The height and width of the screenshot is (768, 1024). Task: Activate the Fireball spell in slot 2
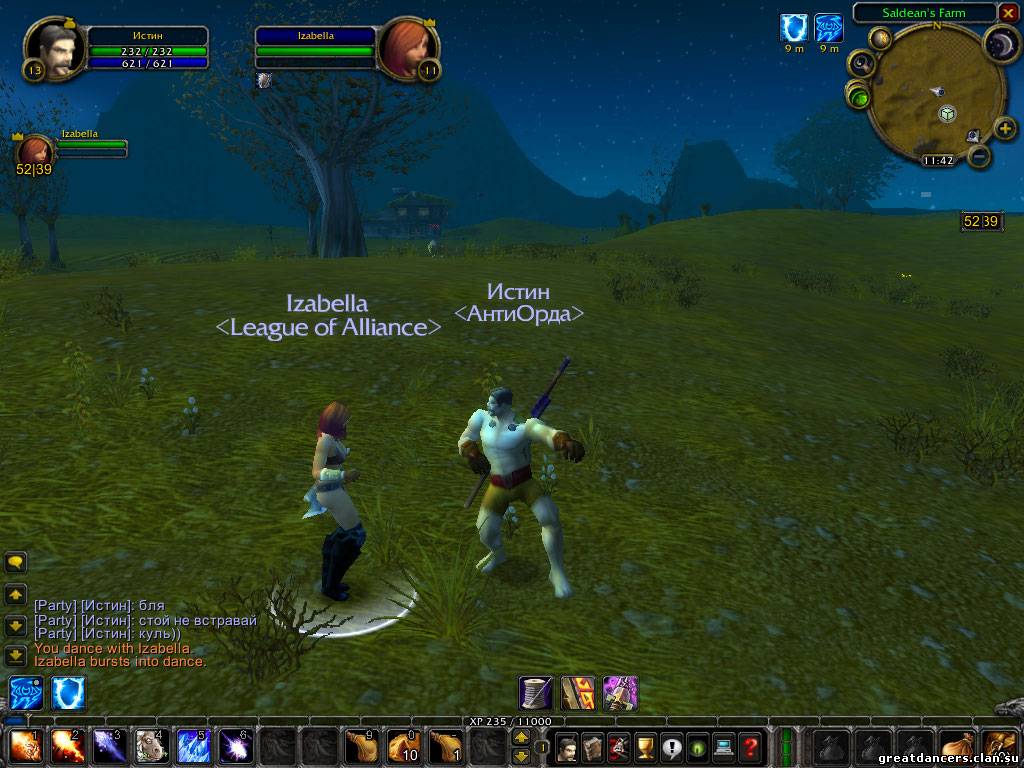click(65, 745)
